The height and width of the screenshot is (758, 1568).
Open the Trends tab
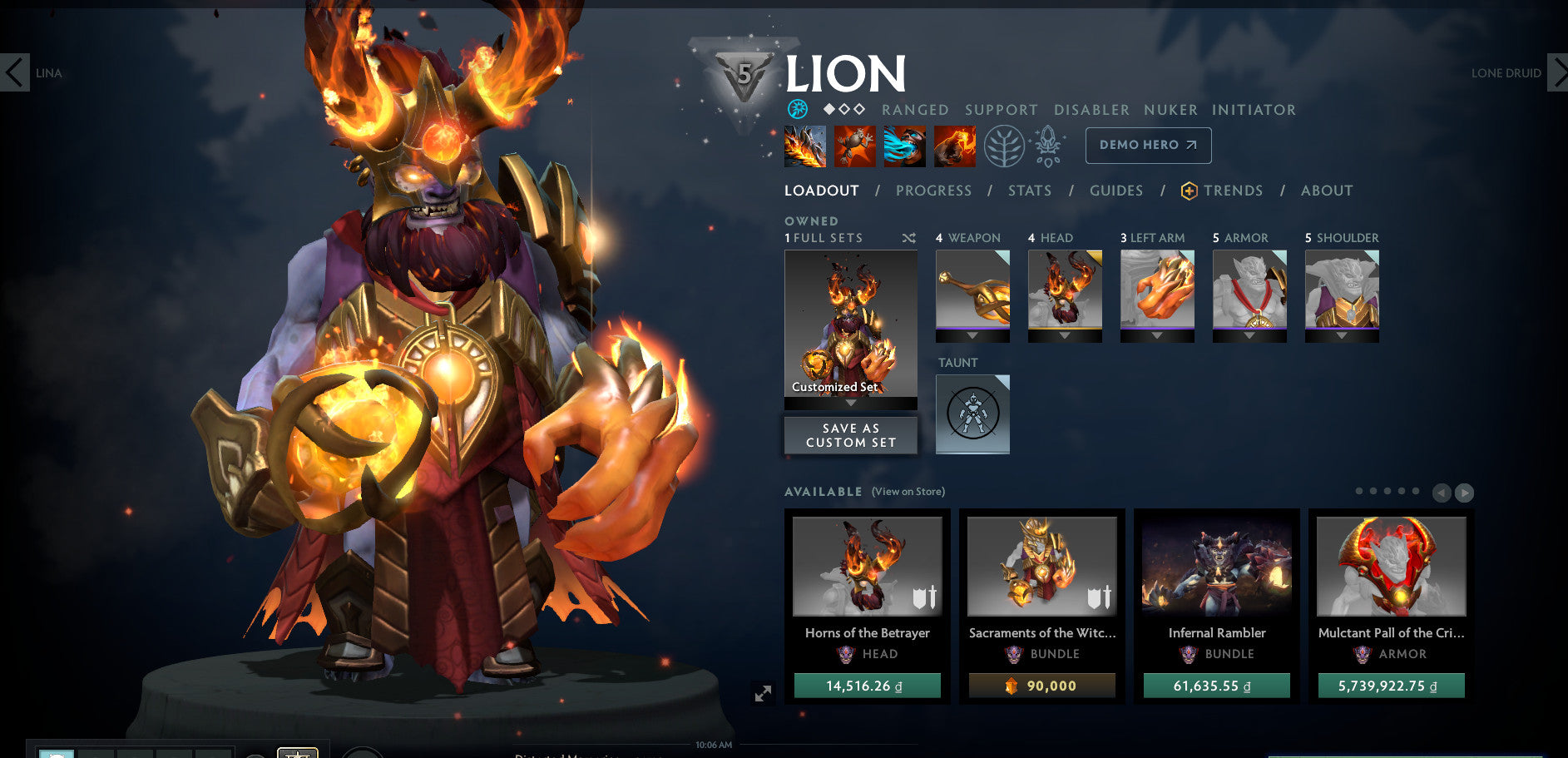pyautogui.click(x=1233, y=191)
